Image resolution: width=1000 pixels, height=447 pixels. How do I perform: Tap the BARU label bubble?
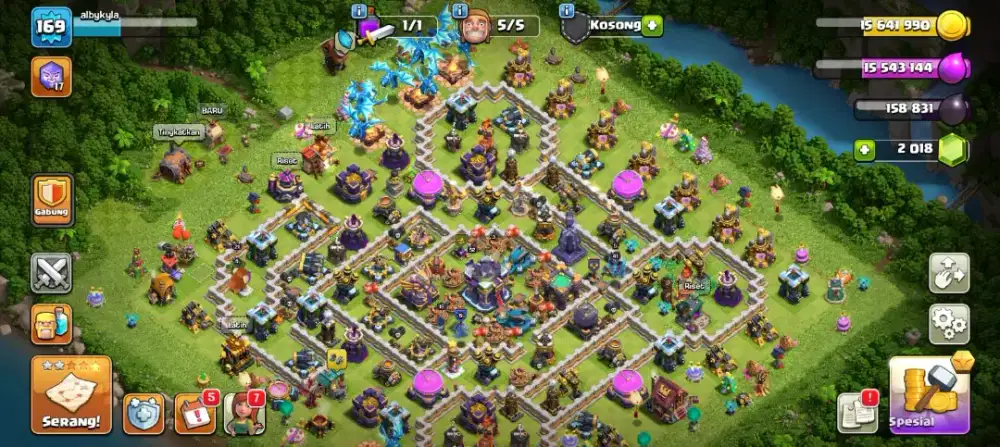211,109
